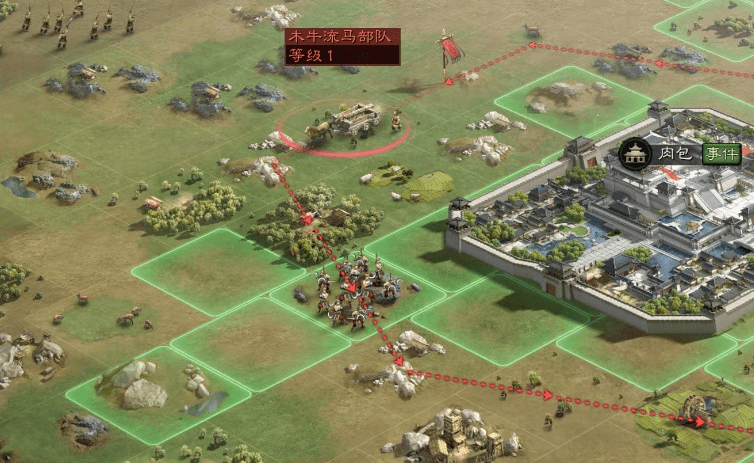The image size is (754, 463).
Task: Click the round city pagoda icon
Action: 634,153
